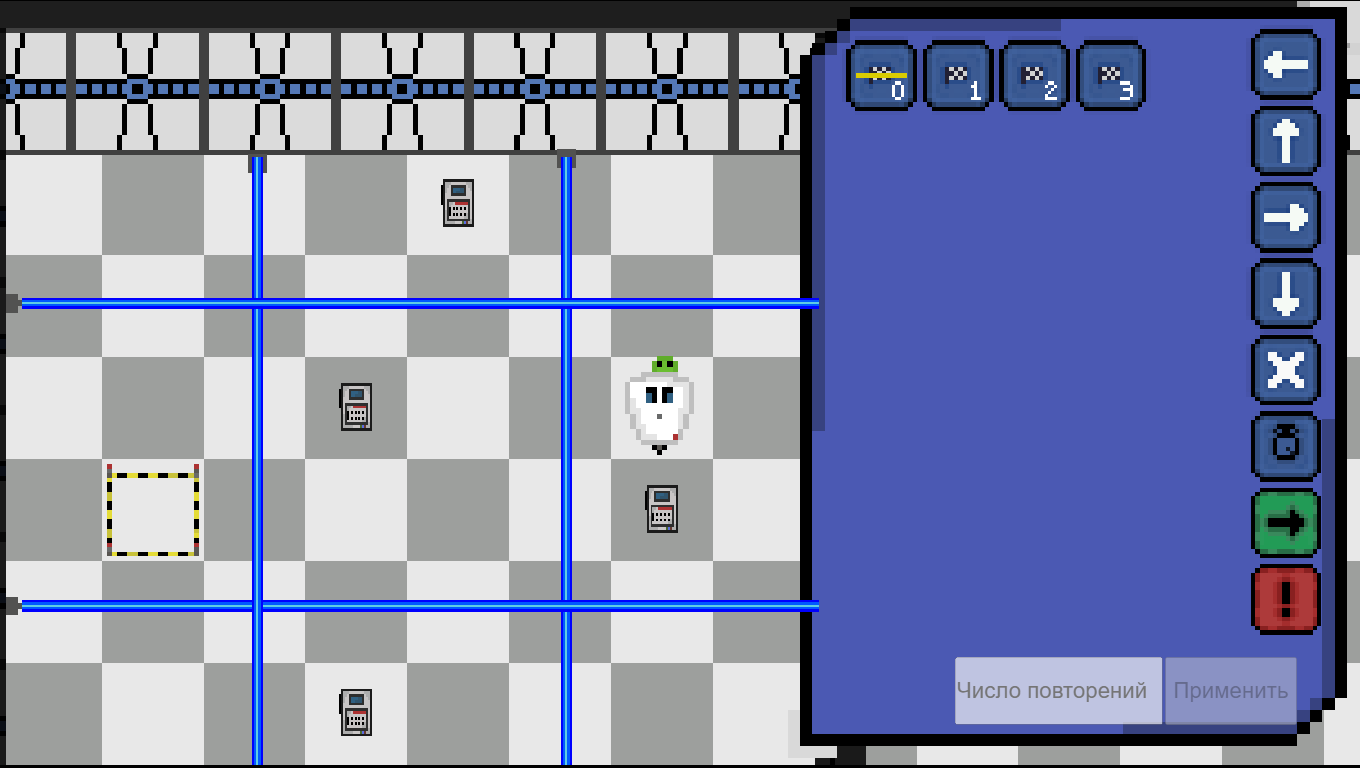Select the move down command arrow

click(1285, 293)
